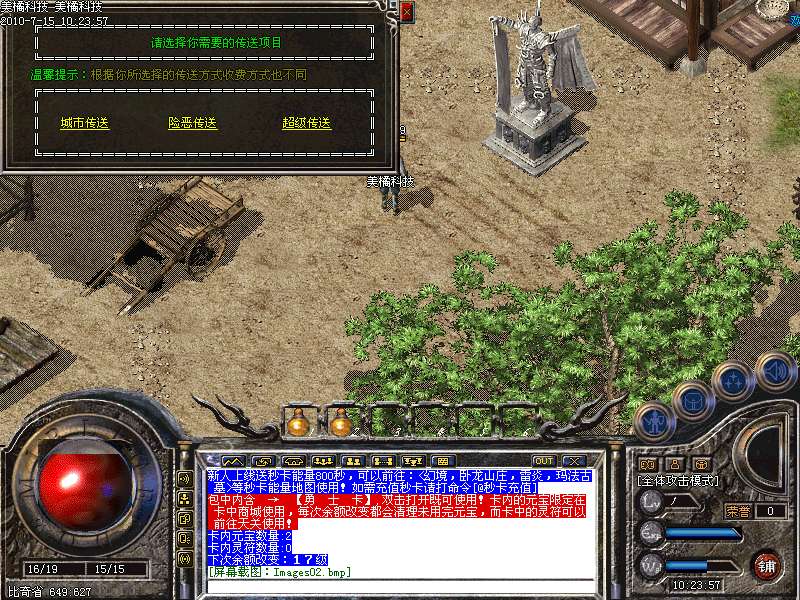
Task: Click the top chat channel button on left
Action: click(x=185, y=477)
